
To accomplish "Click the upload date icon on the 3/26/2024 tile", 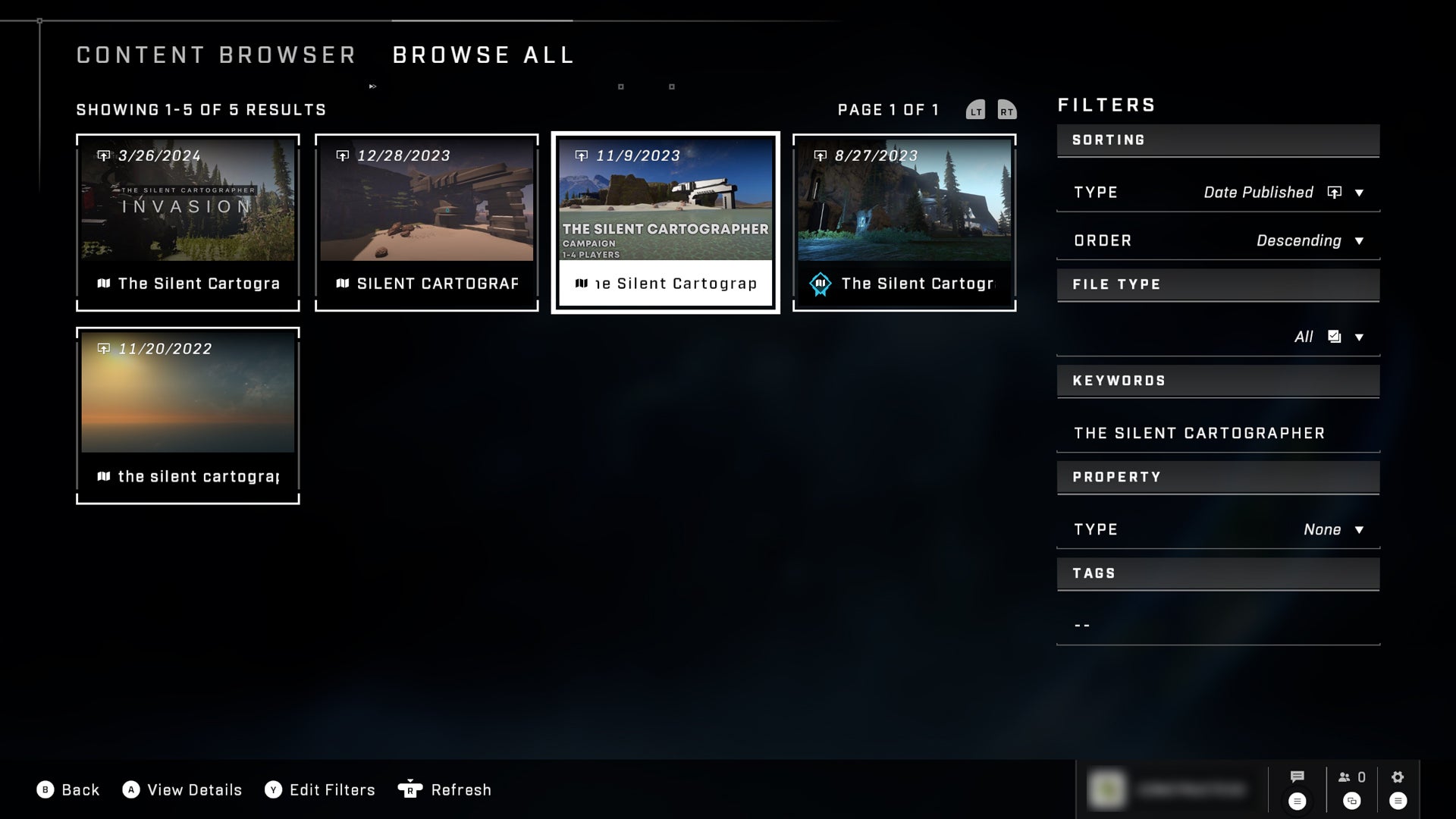I will 105,154.
